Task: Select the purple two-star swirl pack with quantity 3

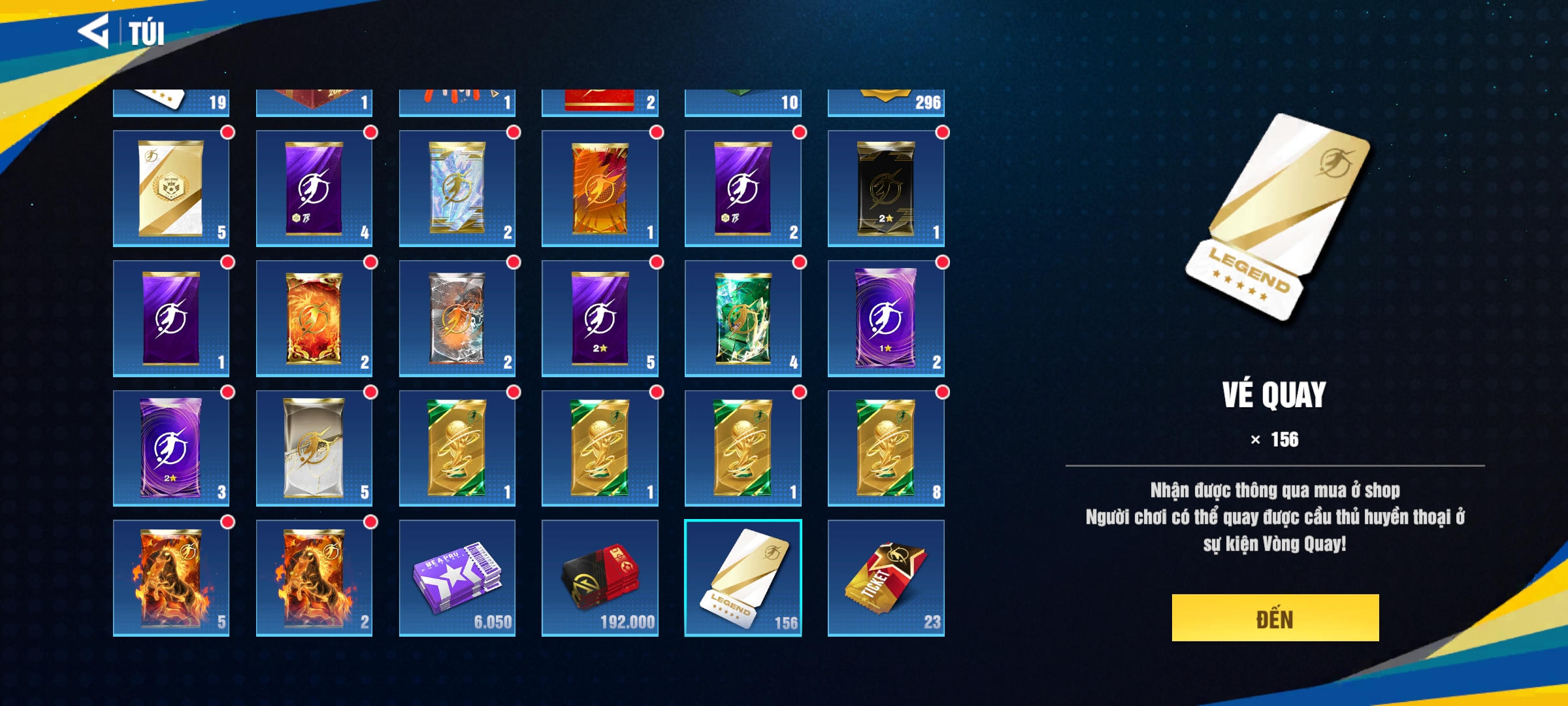Action: (171, 448)
